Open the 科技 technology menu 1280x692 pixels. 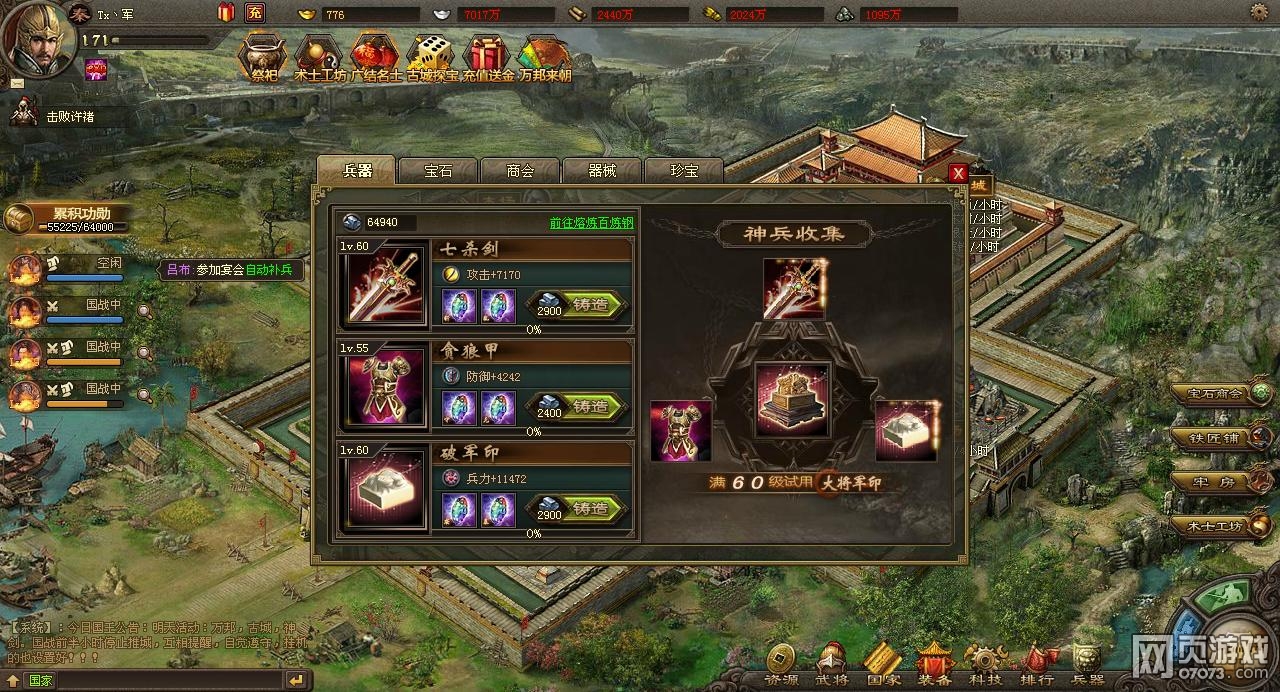[x=985, y=665]
